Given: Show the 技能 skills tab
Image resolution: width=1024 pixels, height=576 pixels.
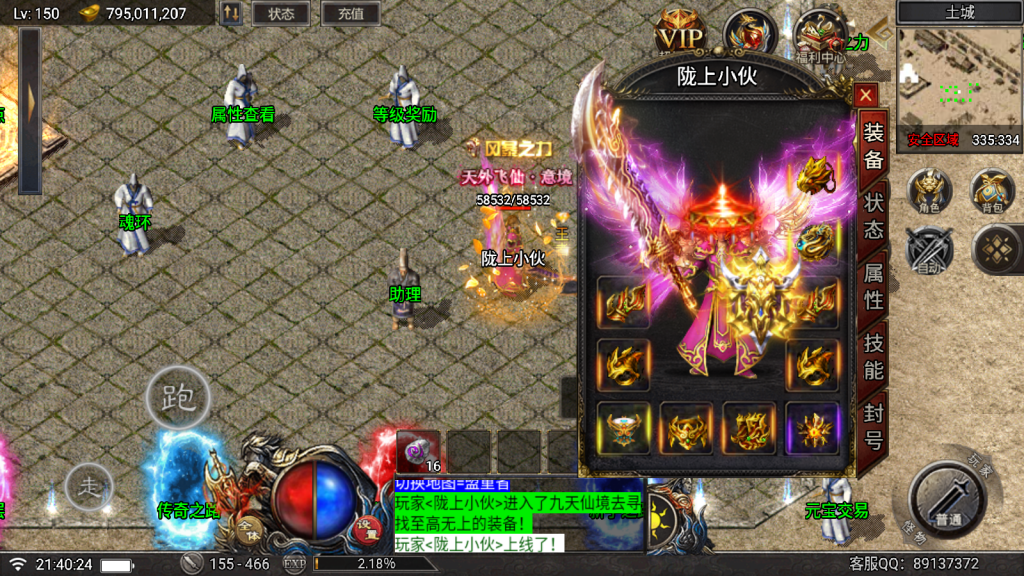Looking at the screenshot, I should pos(873,356).
